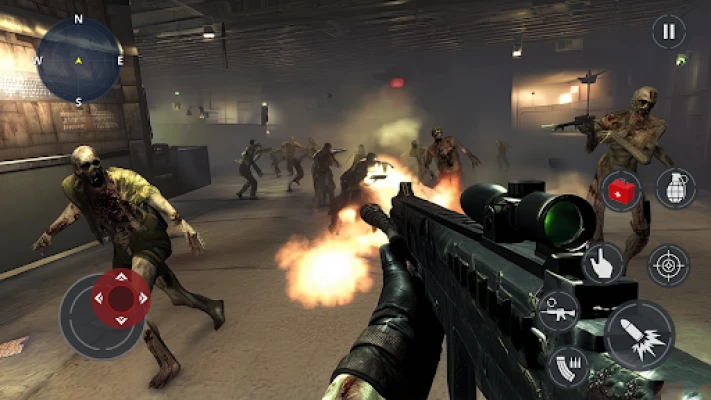The height and width of the screenshot is (400, 711).
Task: Tap the red movement joystick
Action: [x=121, y=297]
